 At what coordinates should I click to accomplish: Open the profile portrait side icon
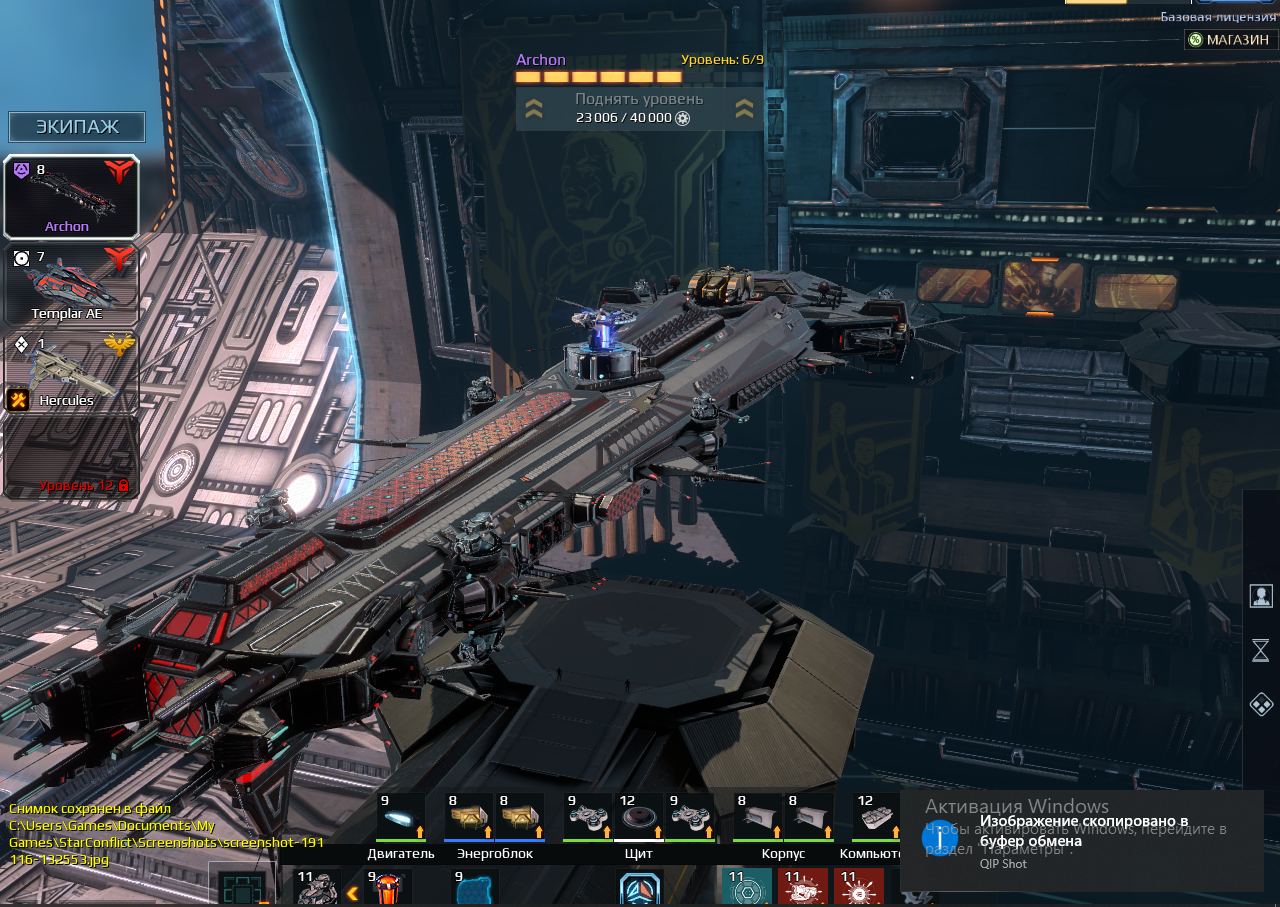tap(1261, 596)
